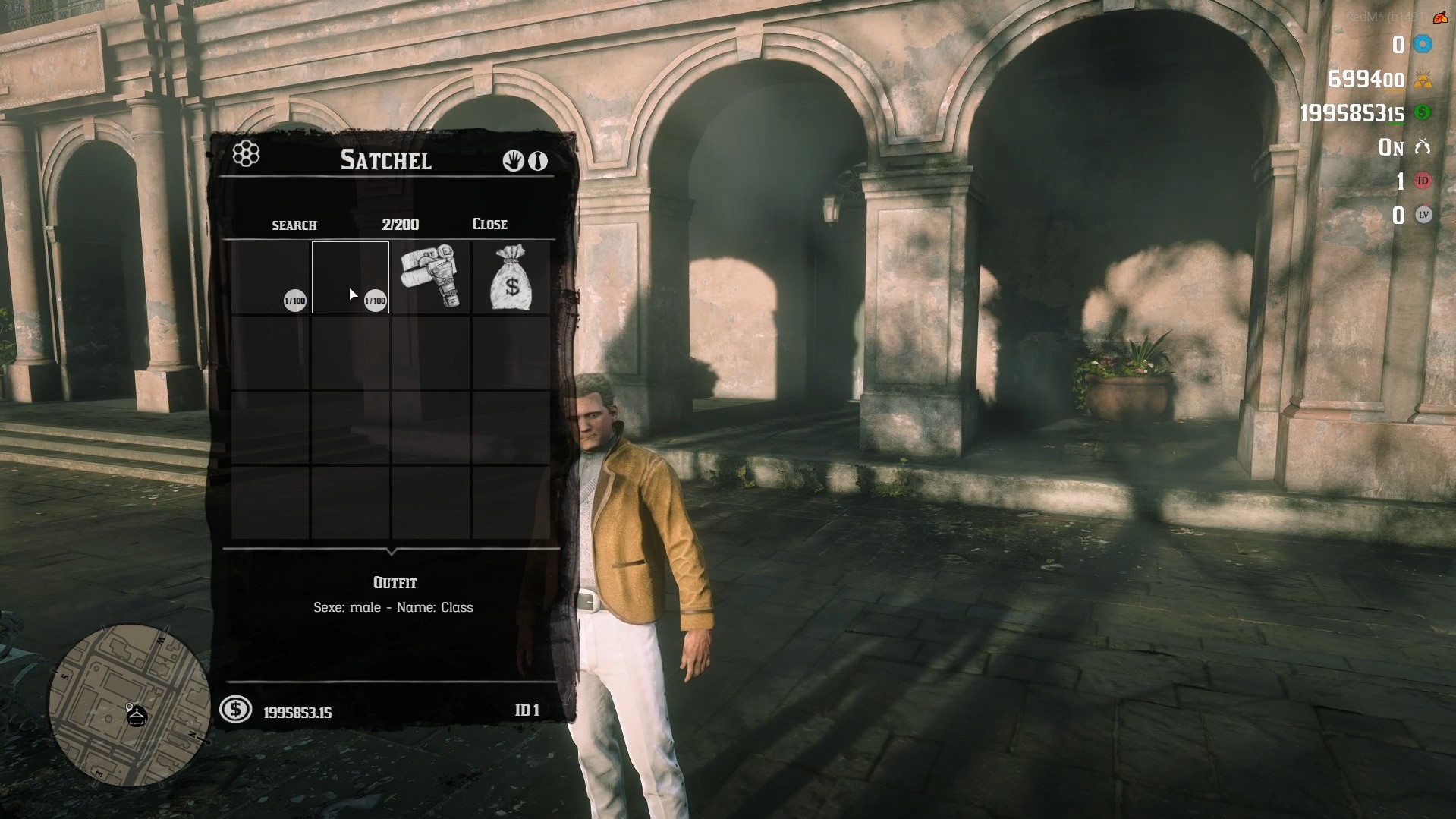Open the necktie info icon

pyautogui.click(x=538, y=161)
